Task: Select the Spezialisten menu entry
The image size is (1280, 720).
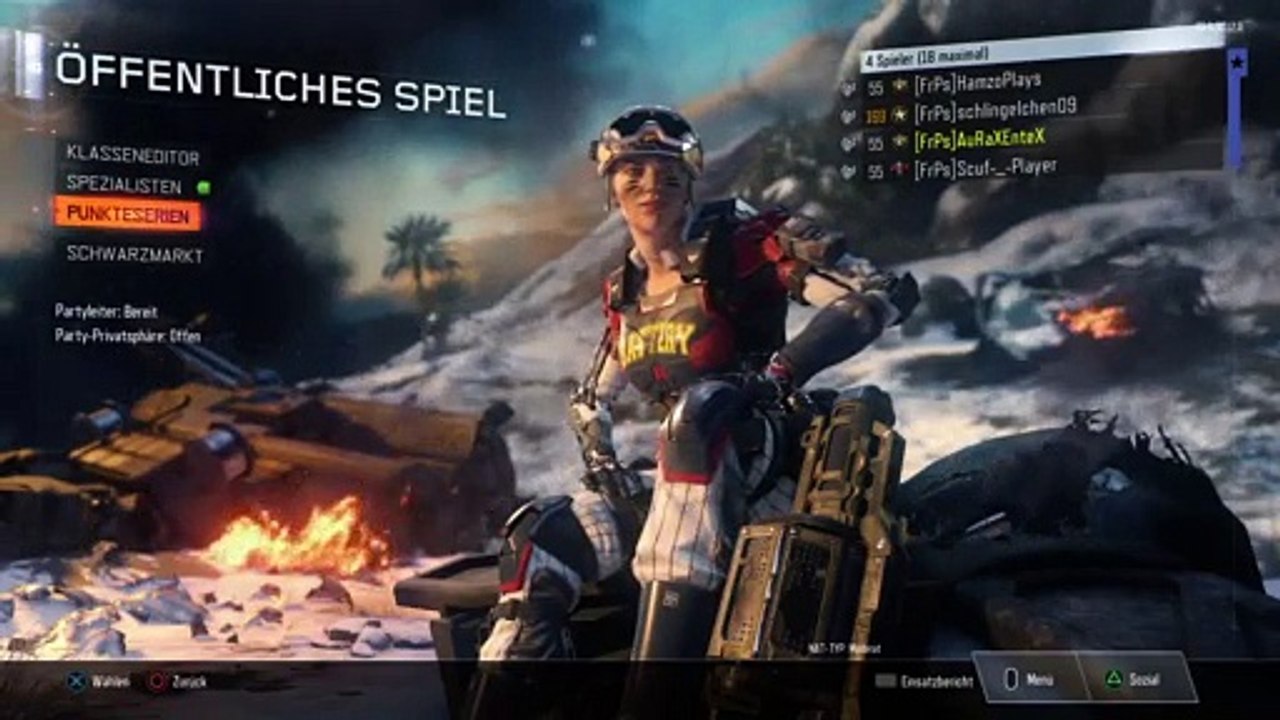Action: pos(125,185)
